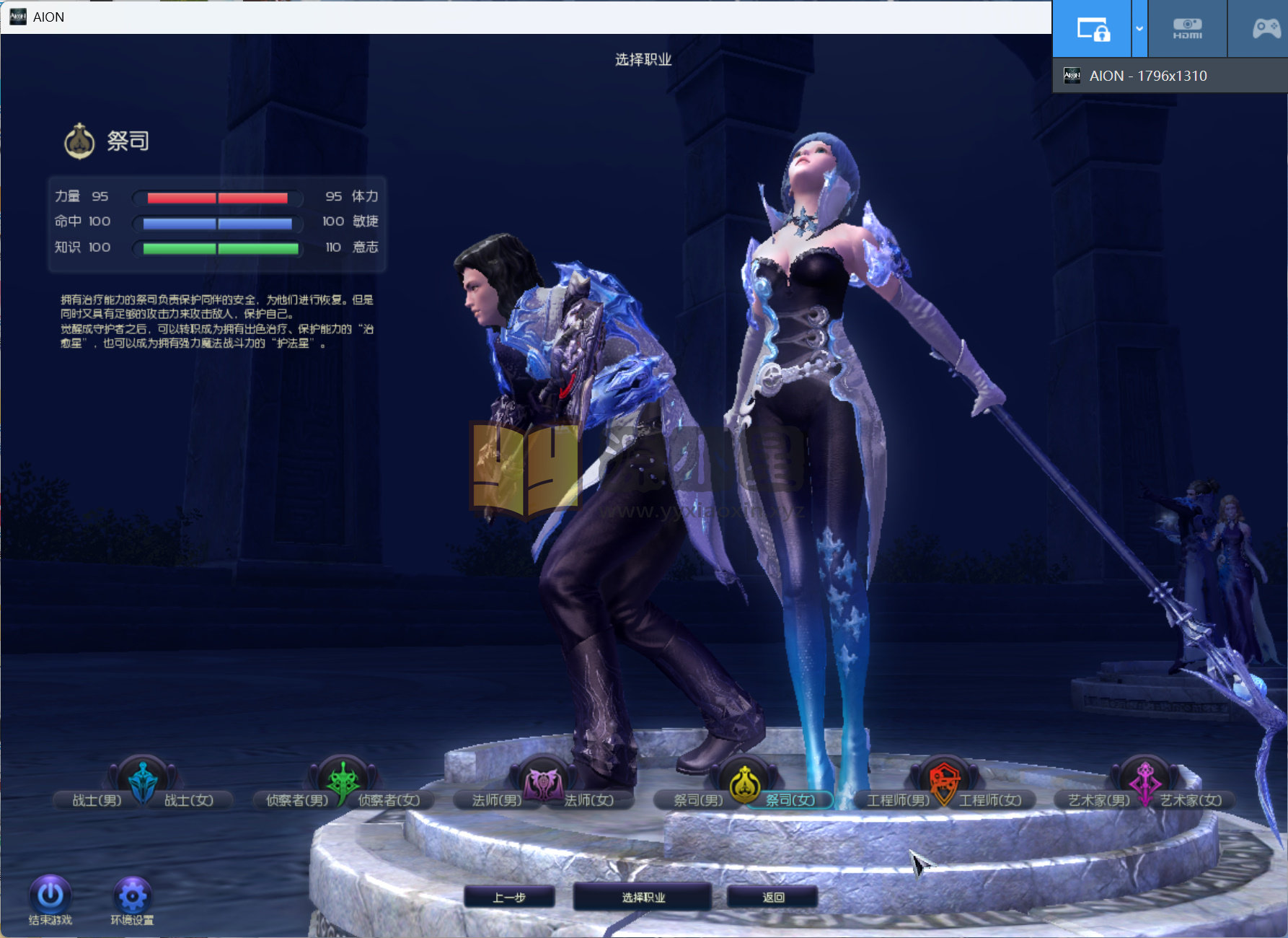The height and width of the screenshot is (938, 1288).
Task: Click the 返回 return button
Action: (x=773, y=897)
